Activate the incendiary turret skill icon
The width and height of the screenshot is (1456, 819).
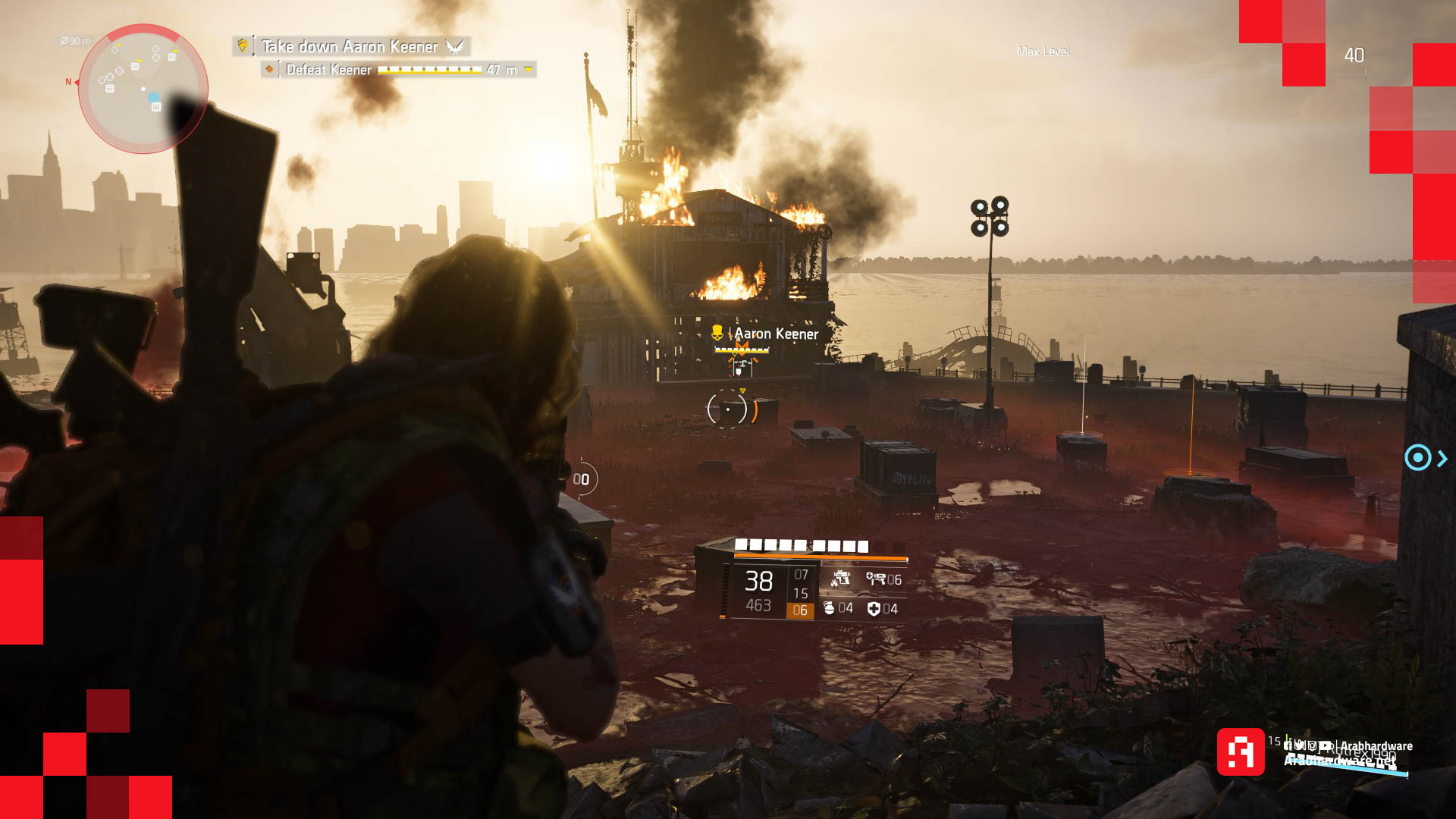click(x=839, y=579)
